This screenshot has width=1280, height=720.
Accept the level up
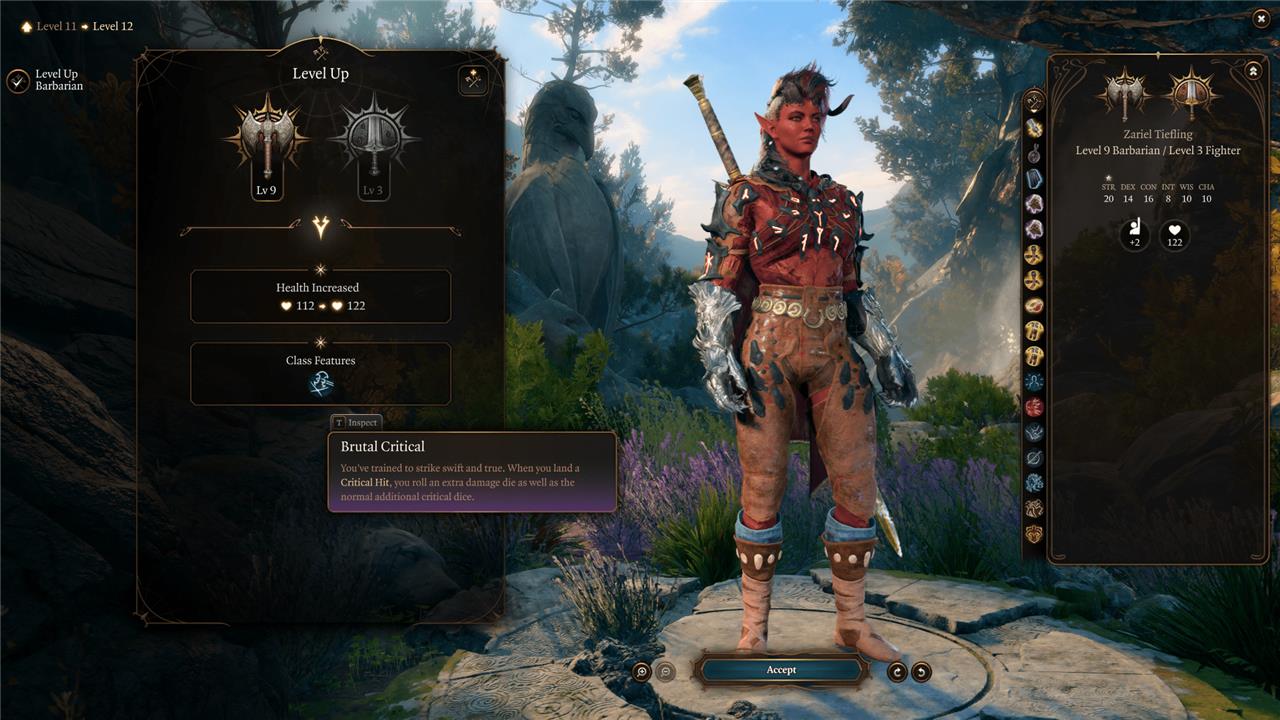pos(781,670)
